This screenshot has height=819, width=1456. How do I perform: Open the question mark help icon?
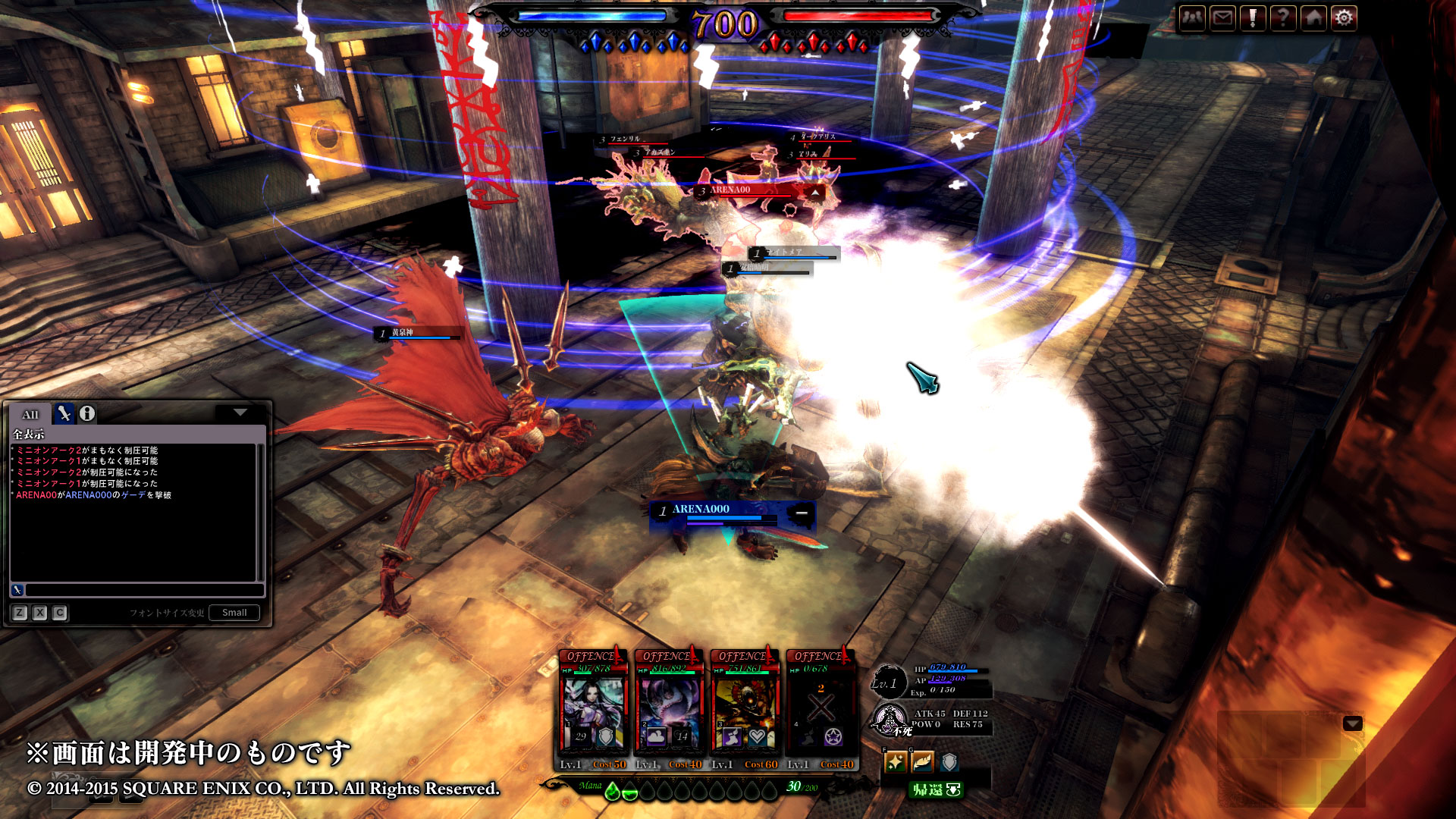[1283, 17]
